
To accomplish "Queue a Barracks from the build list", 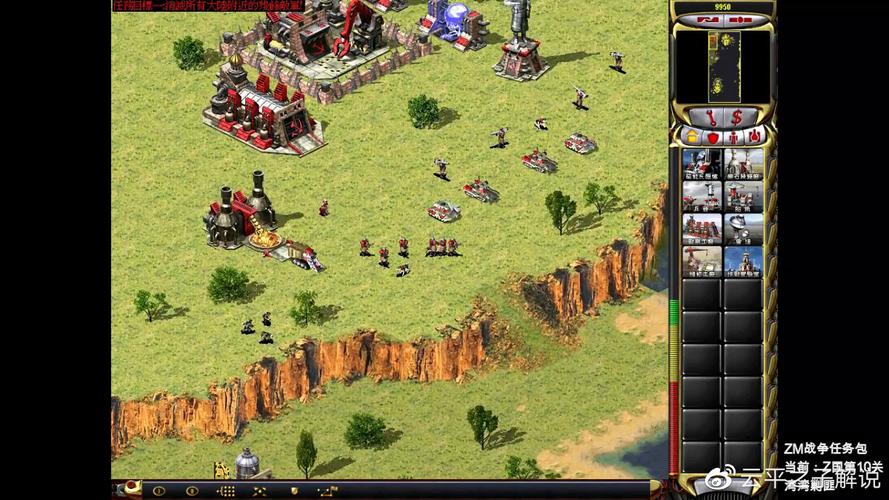I will [x=702, y=196].
